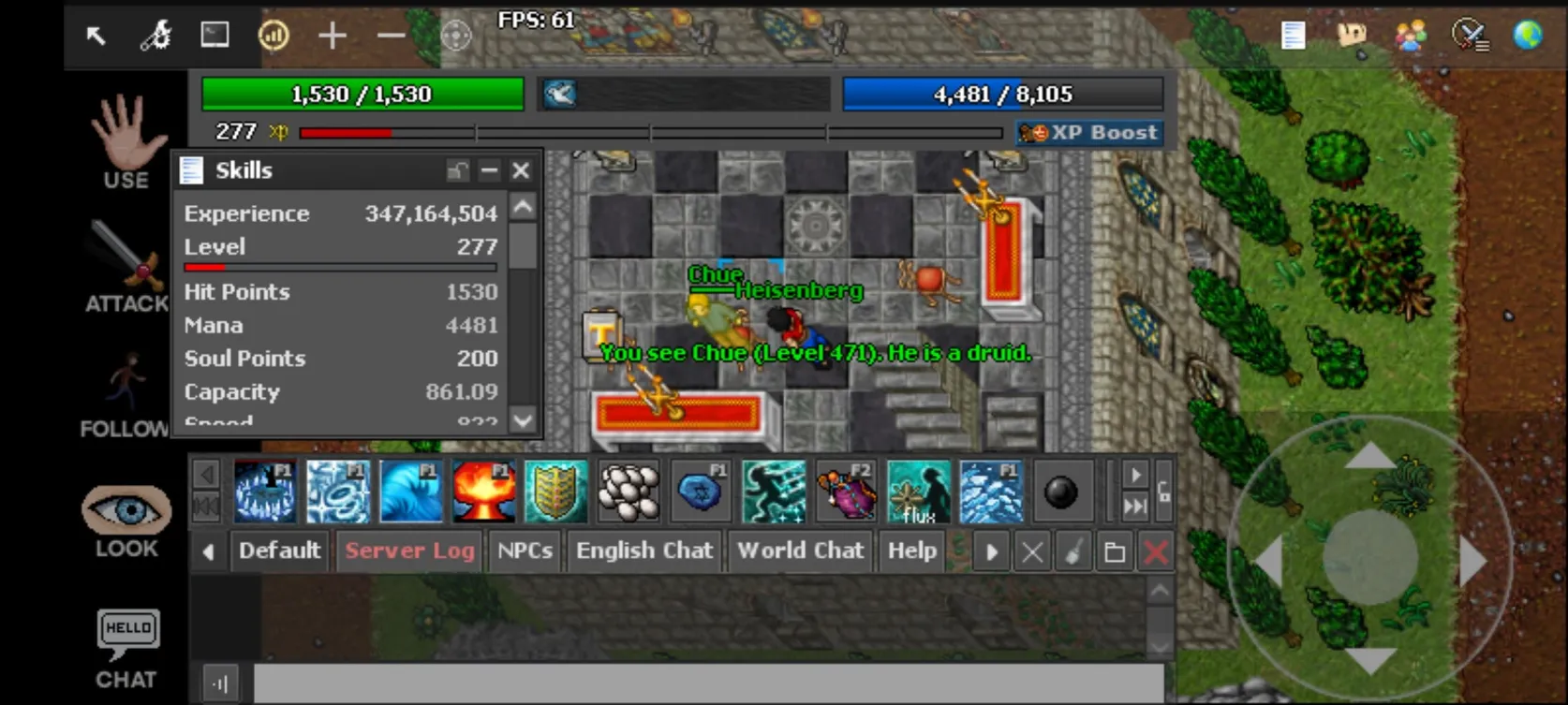Viewport: 1568px width, 705px height.
Task: Use the pile of white stones slot
Action: [629, 492]
